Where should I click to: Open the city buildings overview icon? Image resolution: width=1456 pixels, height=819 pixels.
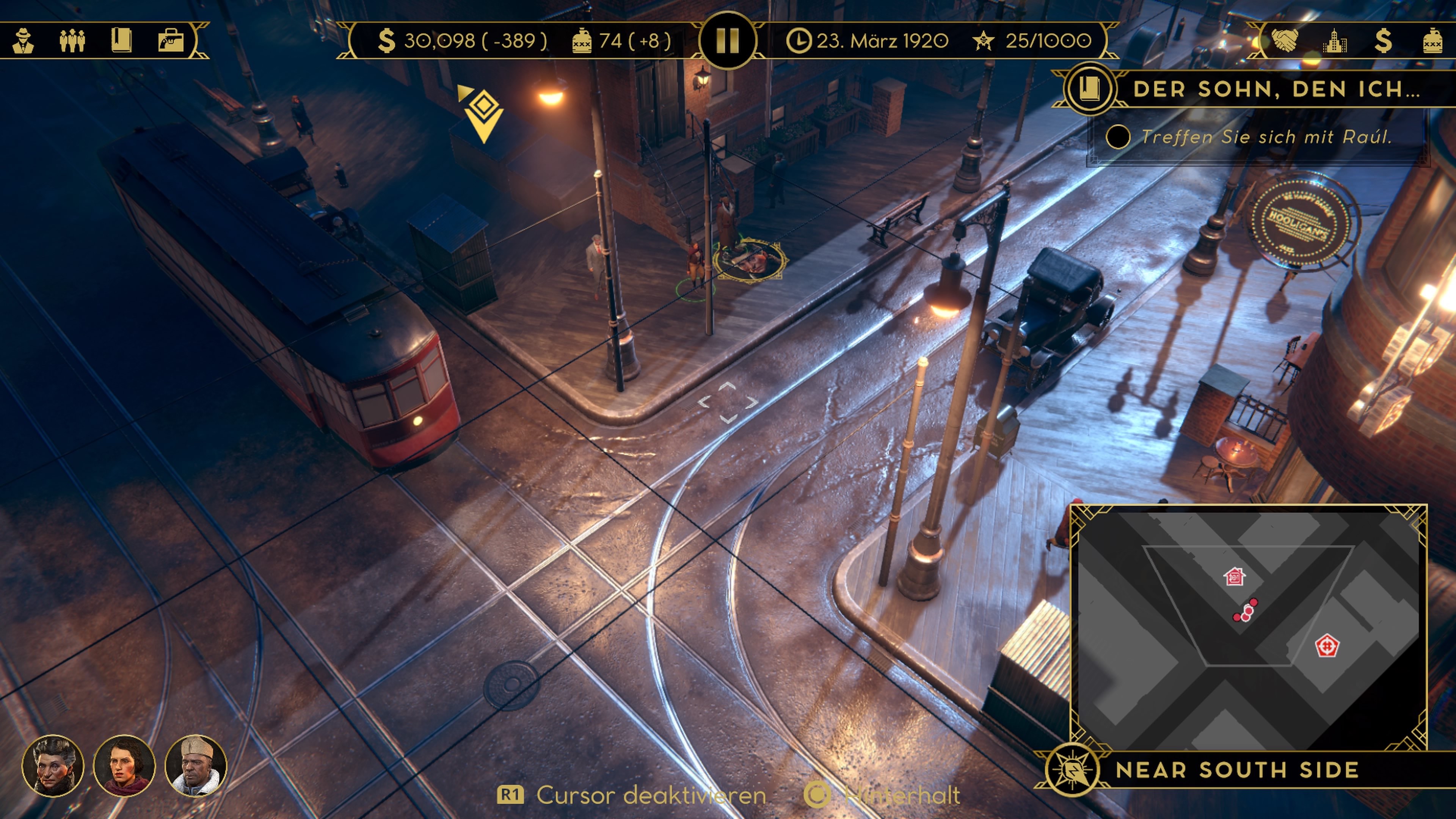1335,41
